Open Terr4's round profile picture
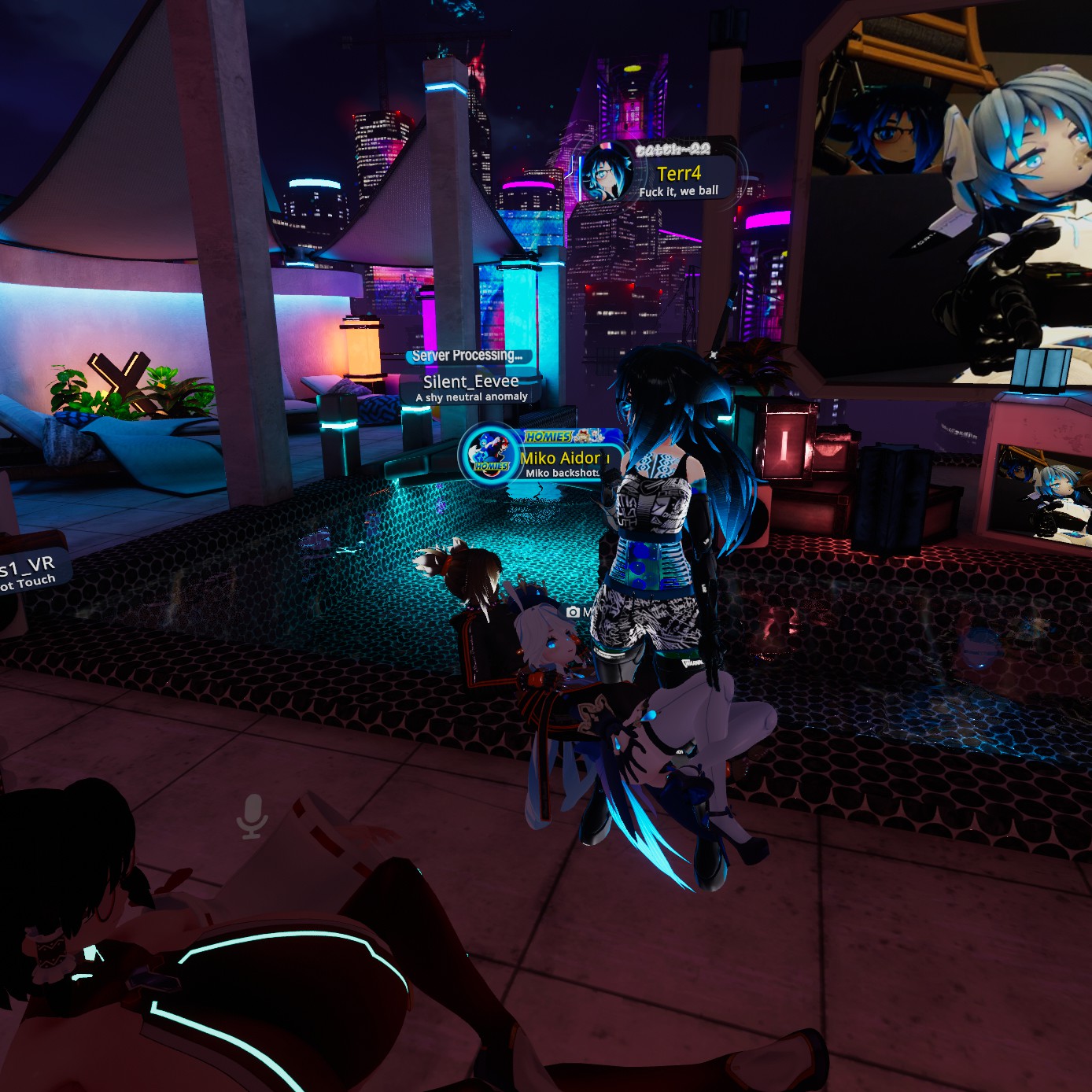The image size is (1092, 1092). [x=606, y=173]
